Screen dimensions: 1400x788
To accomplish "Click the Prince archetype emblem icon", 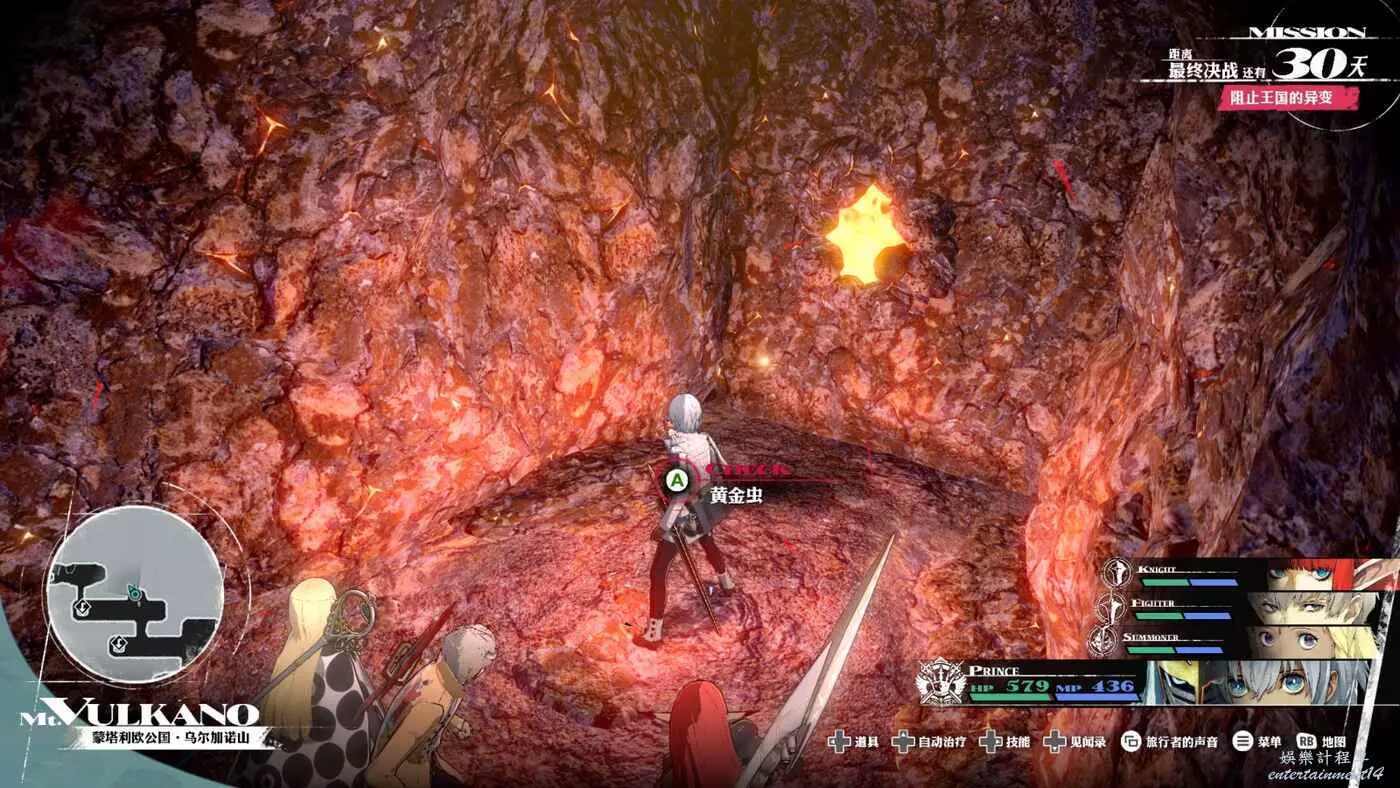I will pos(941,682).
